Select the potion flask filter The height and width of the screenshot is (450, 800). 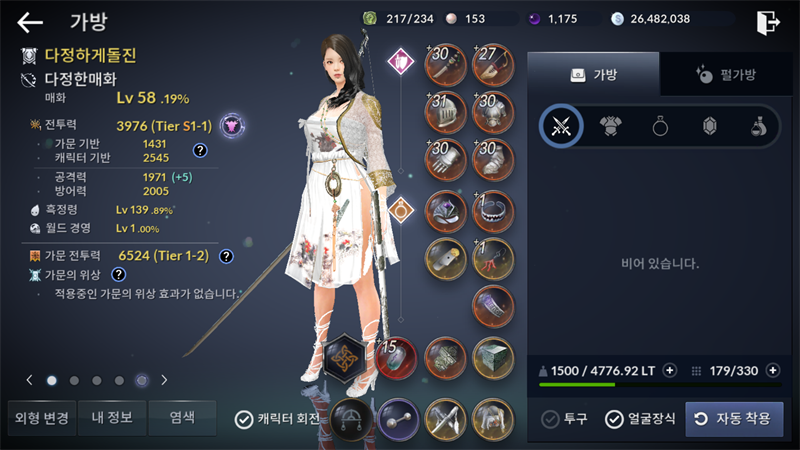758,126
